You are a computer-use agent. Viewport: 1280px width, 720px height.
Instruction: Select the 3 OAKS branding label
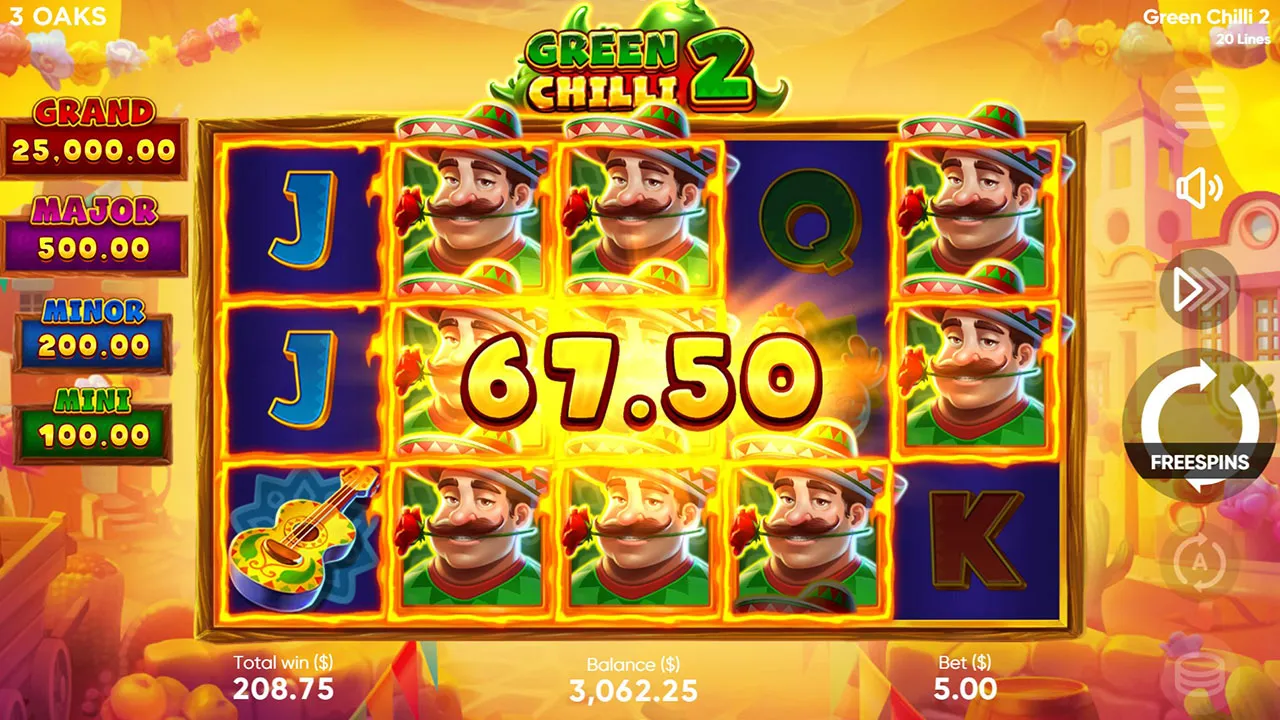pyautogui.click(x=59, y=16)
